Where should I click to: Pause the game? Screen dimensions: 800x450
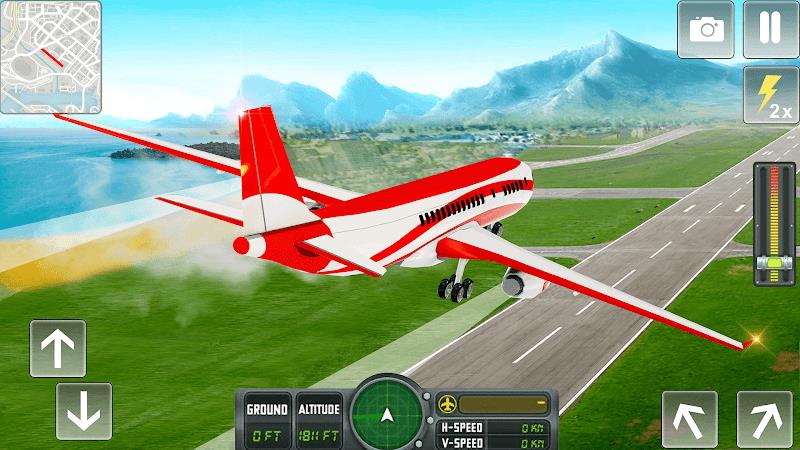point(770,29)
